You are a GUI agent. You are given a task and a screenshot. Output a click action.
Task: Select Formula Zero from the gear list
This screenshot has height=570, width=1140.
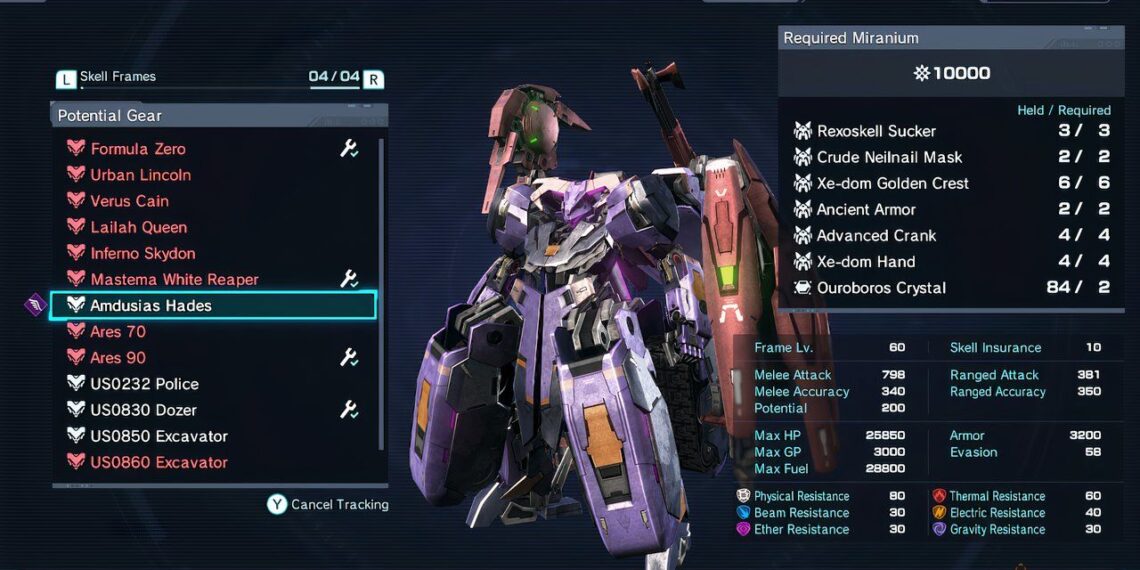138,149
